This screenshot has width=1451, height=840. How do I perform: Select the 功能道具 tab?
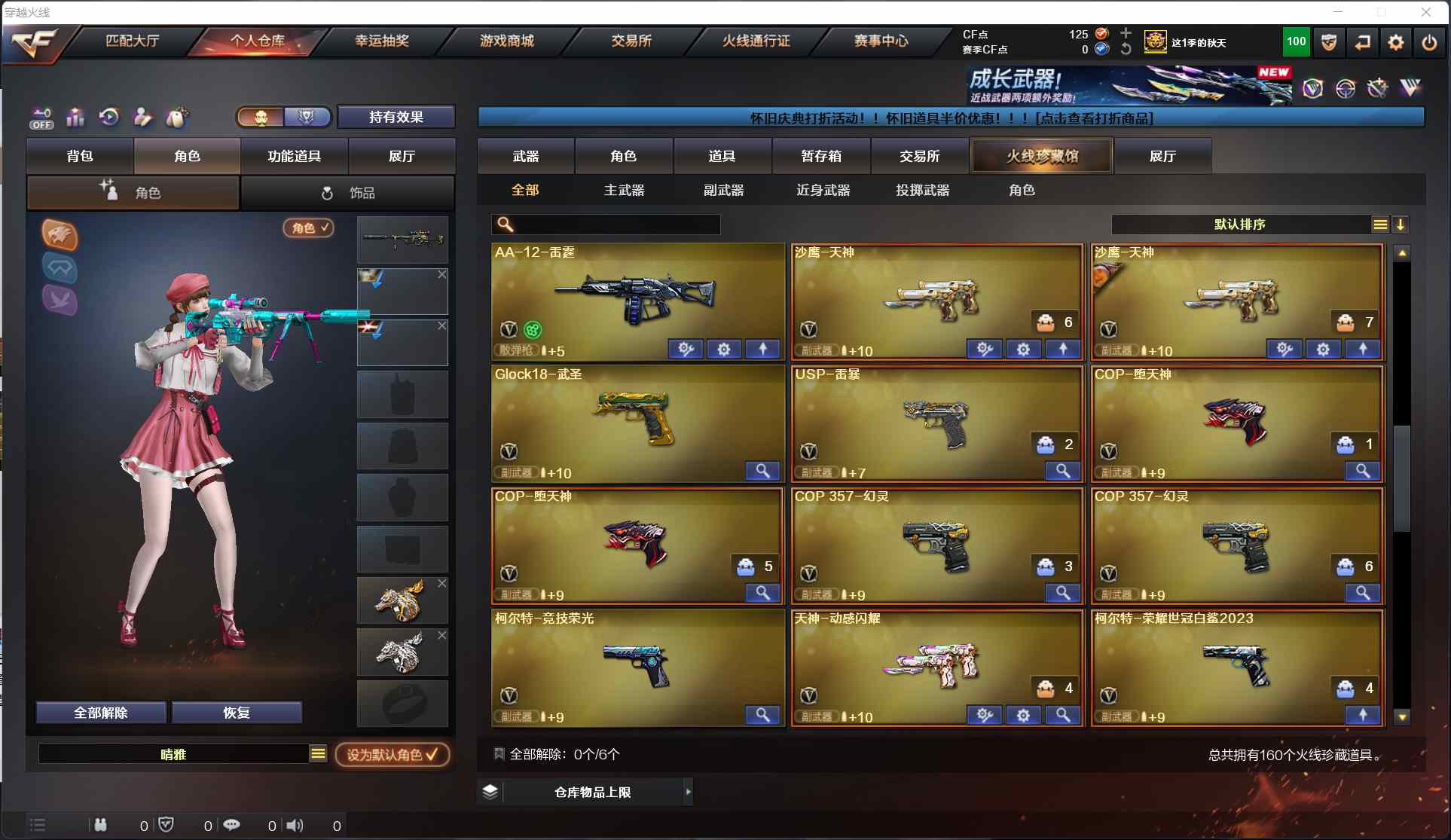(x=294, y=156)
